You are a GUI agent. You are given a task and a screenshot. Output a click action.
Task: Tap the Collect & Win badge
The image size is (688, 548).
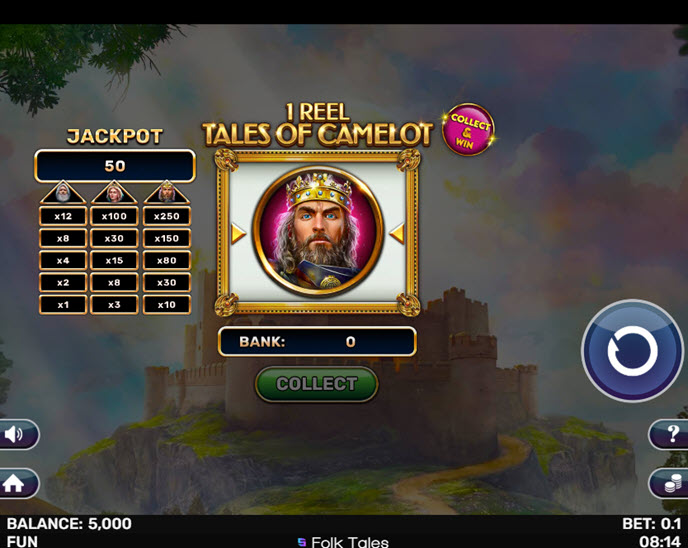pos(468,129)
